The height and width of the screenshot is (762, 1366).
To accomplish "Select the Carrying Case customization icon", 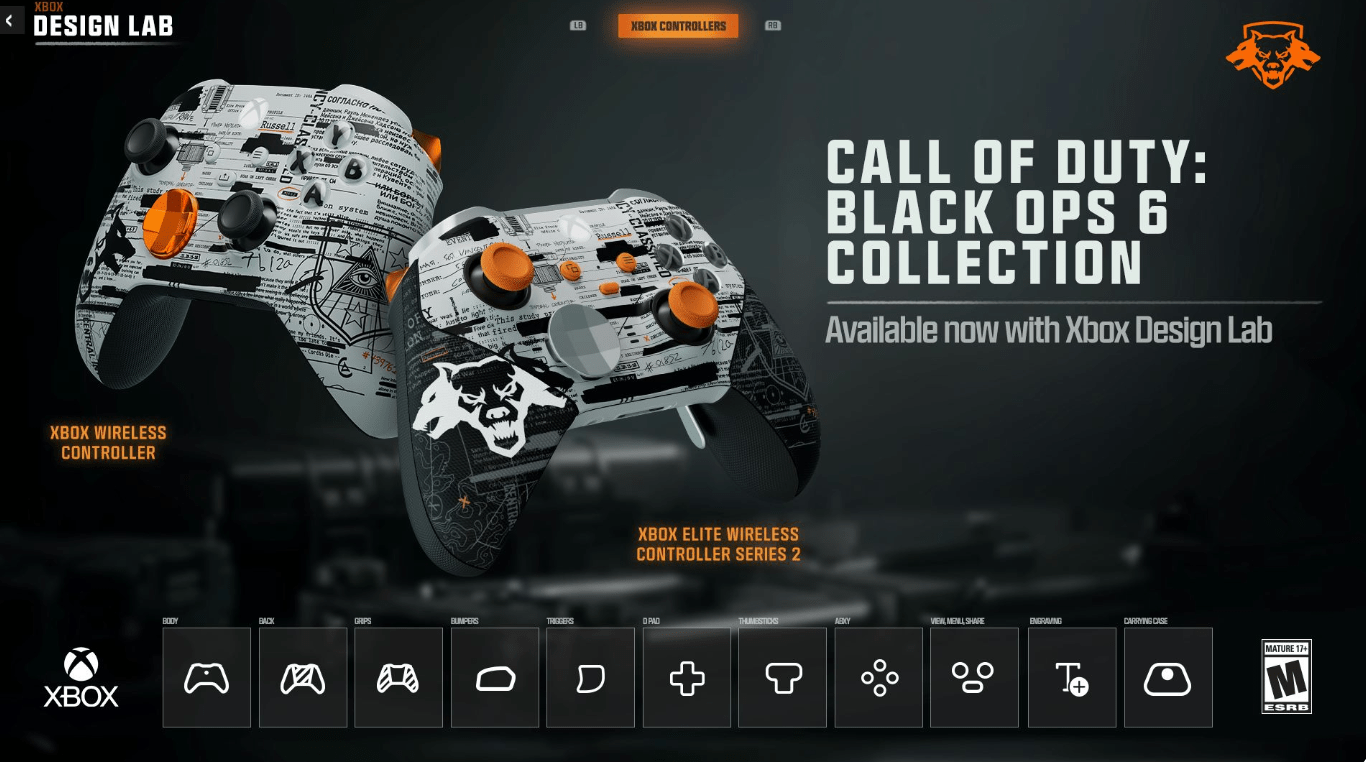I will pyautogui.click(x=1166, y=677).
